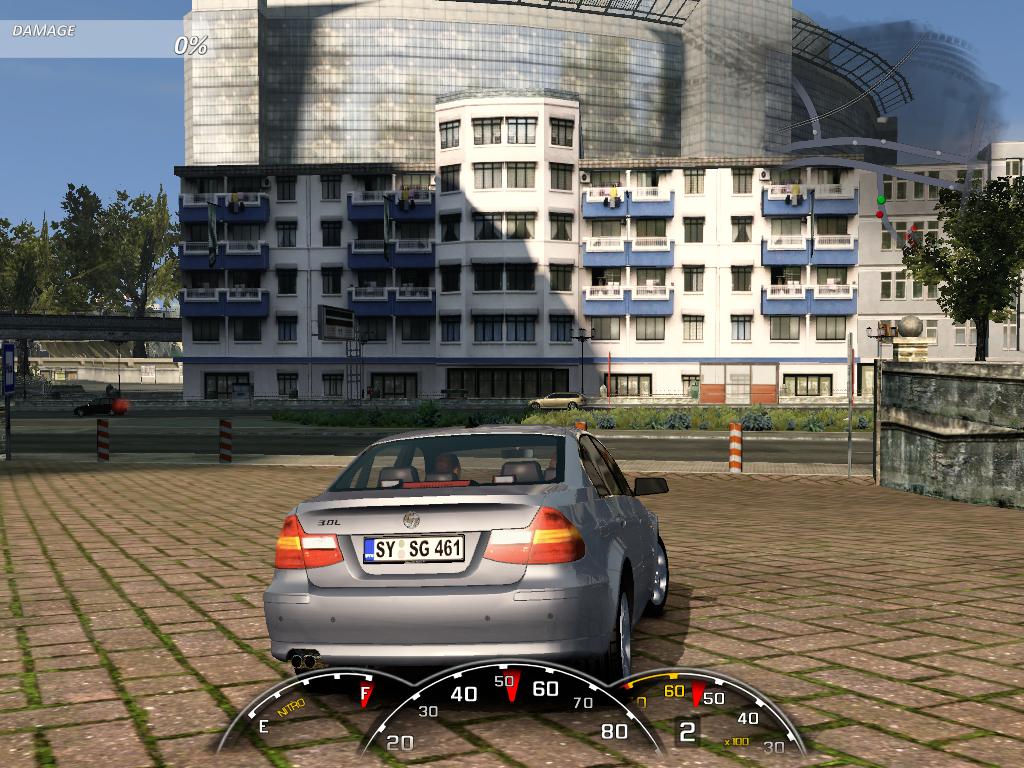Click the translucent track minimap overlay
This screenshot has height=768, width=1024.
(880, 160)
